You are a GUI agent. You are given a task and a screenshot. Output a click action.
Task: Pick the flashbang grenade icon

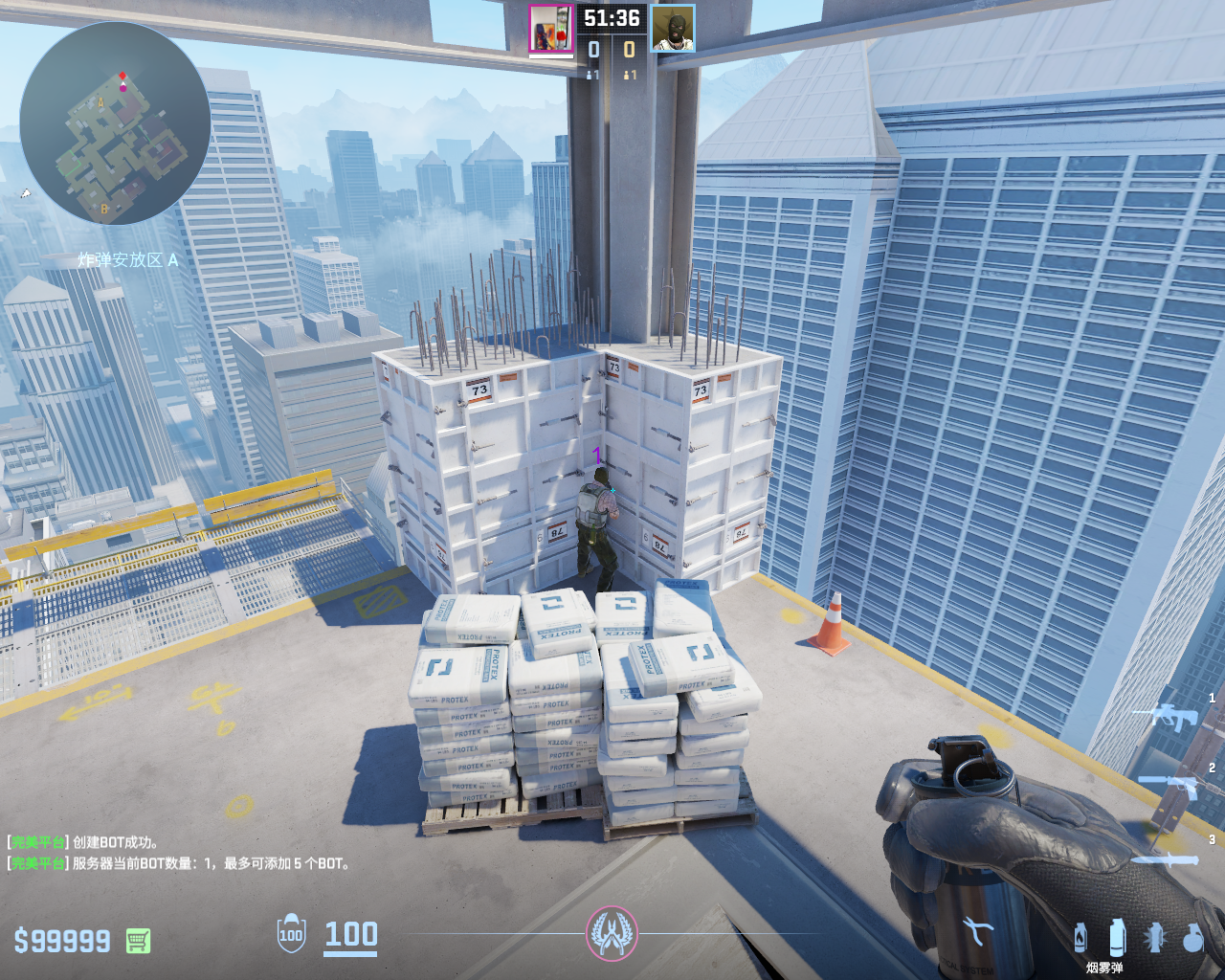[1155, 938]
